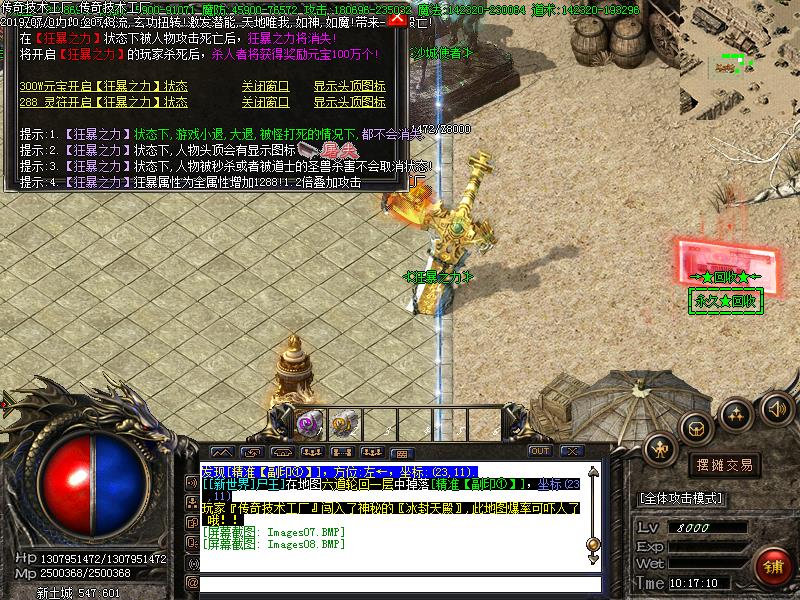Toggle the 全体攻击模式 attack mode label
Image resolution: width=800 pixels, height=600 pixels.
681,498
